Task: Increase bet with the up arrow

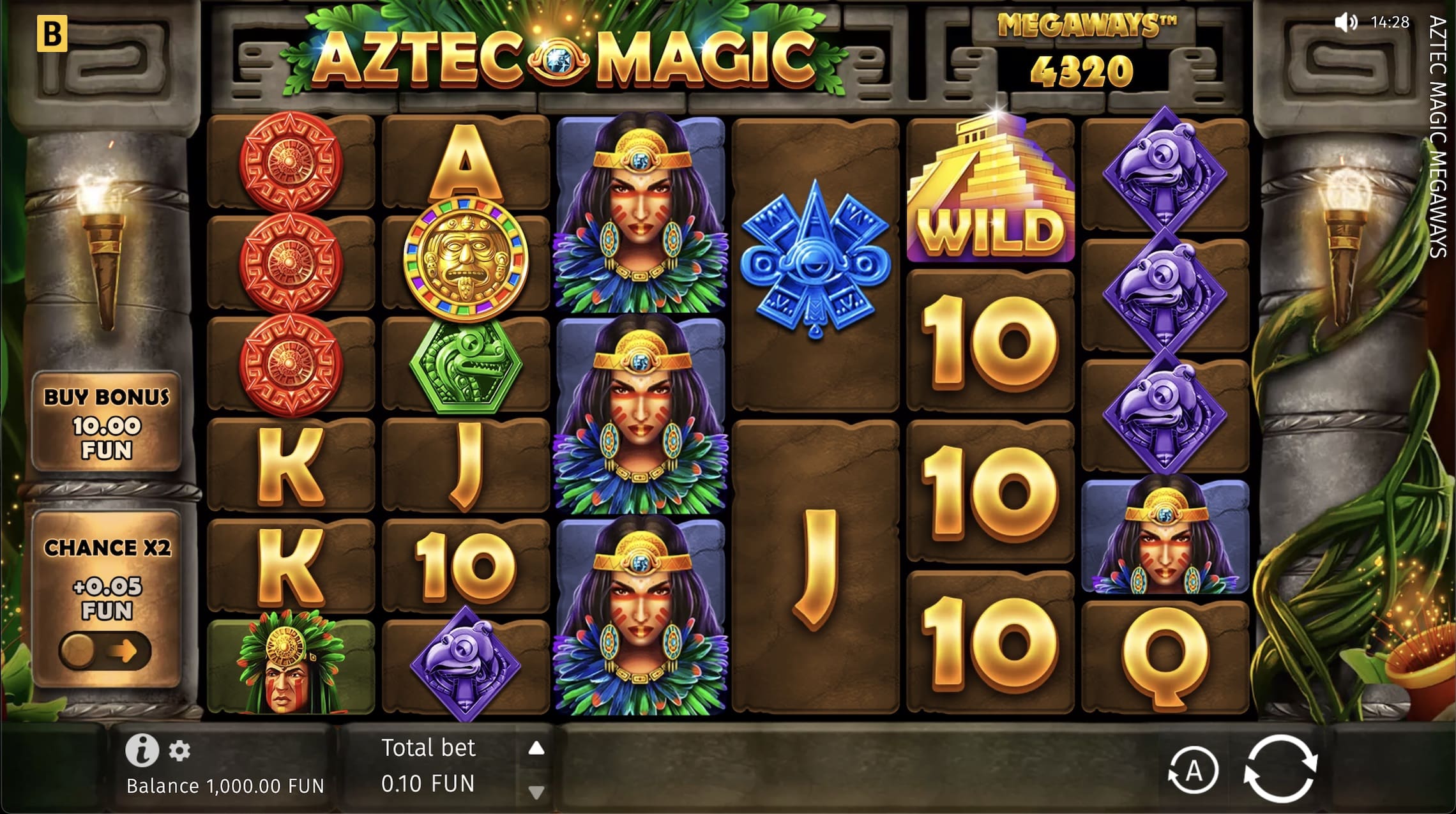Action: tap(535, 748)
